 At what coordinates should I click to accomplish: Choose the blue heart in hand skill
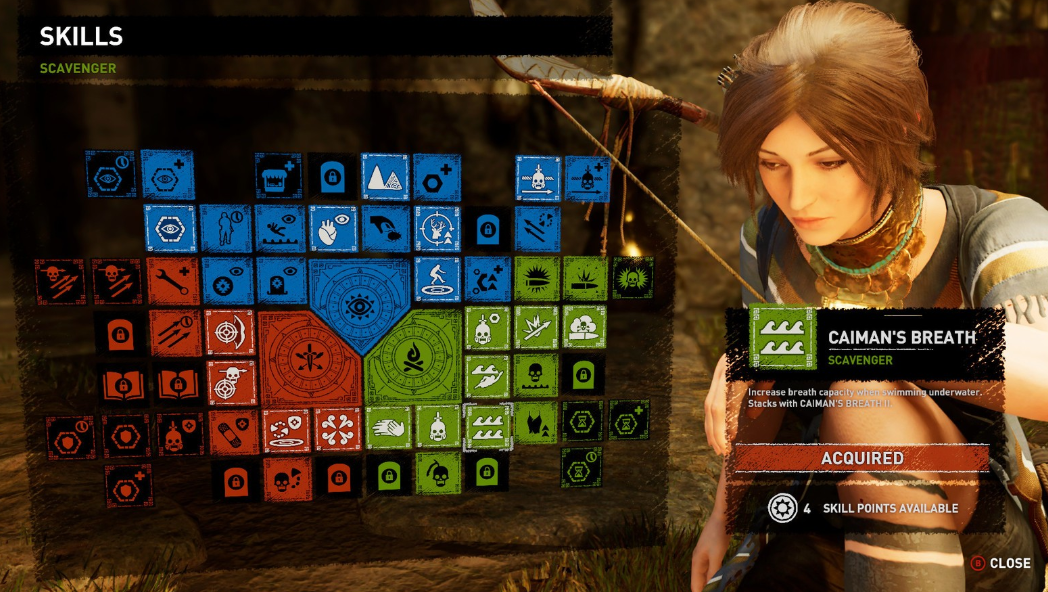(332, 228)
